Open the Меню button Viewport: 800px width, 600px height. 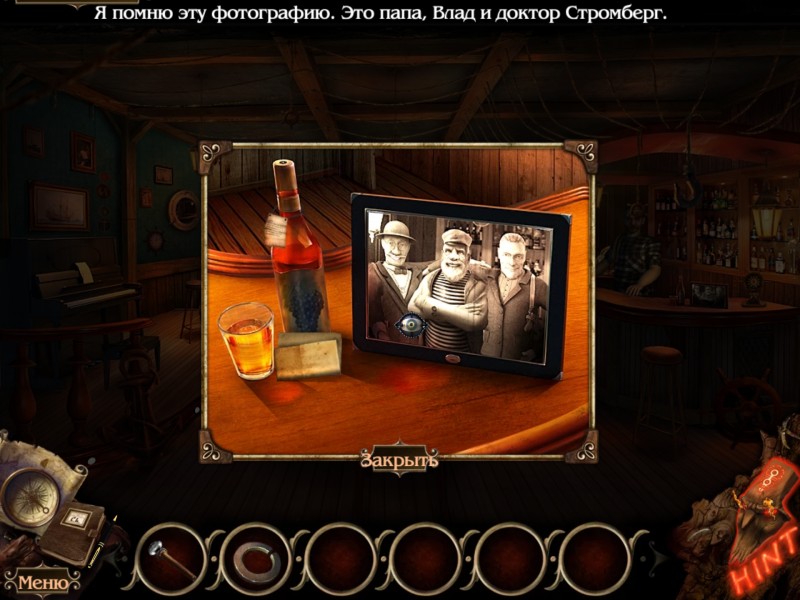42,582
